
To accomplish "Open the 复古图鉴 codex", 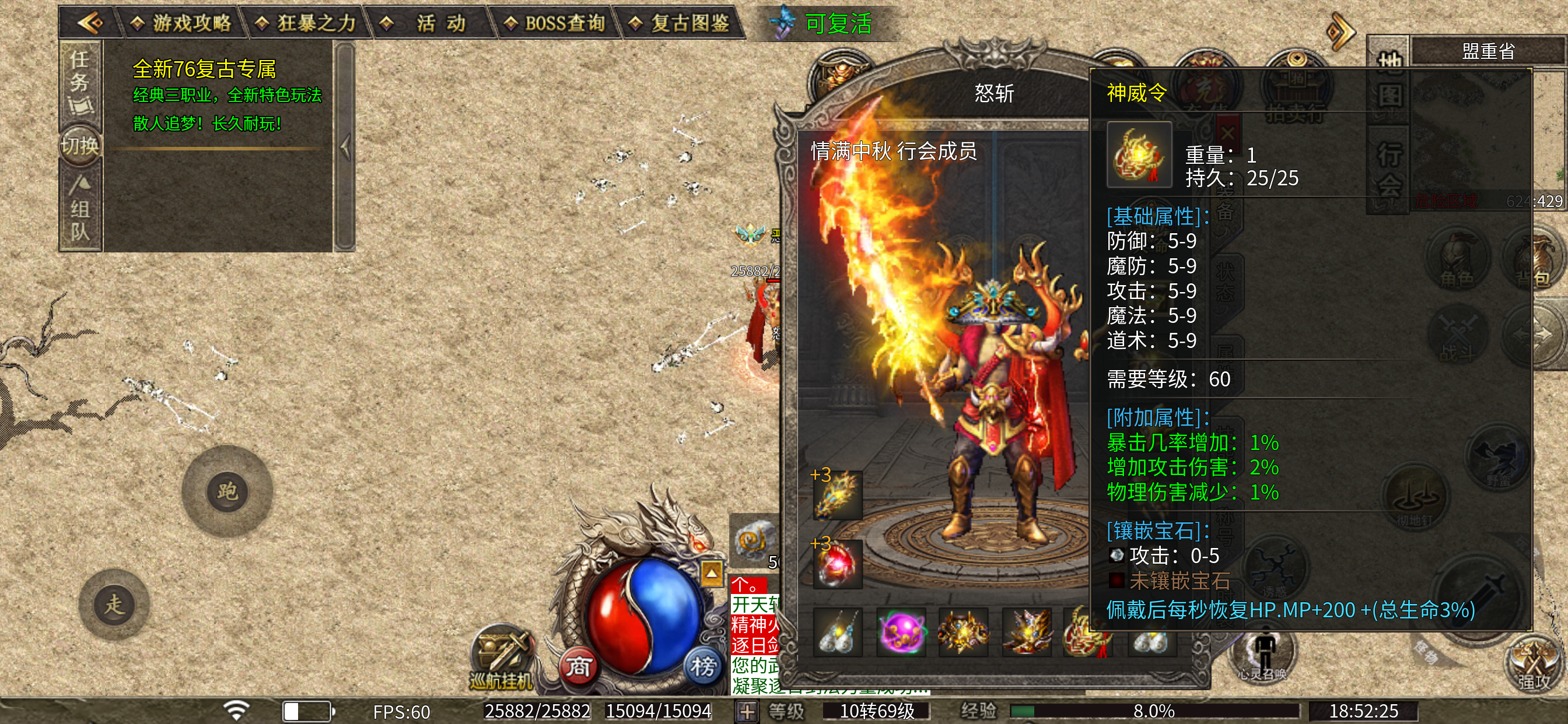I will 681,23.
